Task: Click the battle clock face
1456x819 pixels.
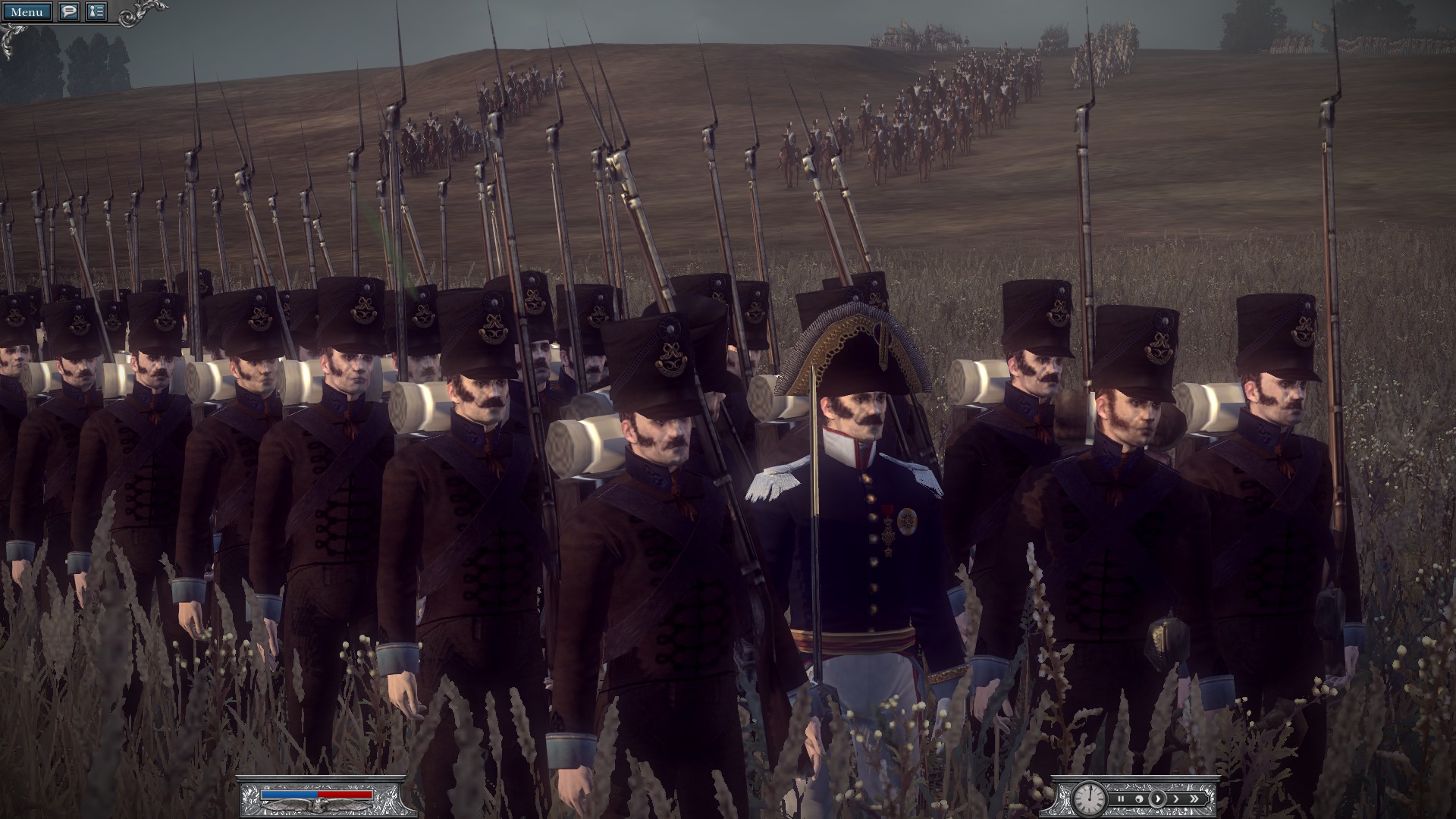Action: pos(1088,800)
